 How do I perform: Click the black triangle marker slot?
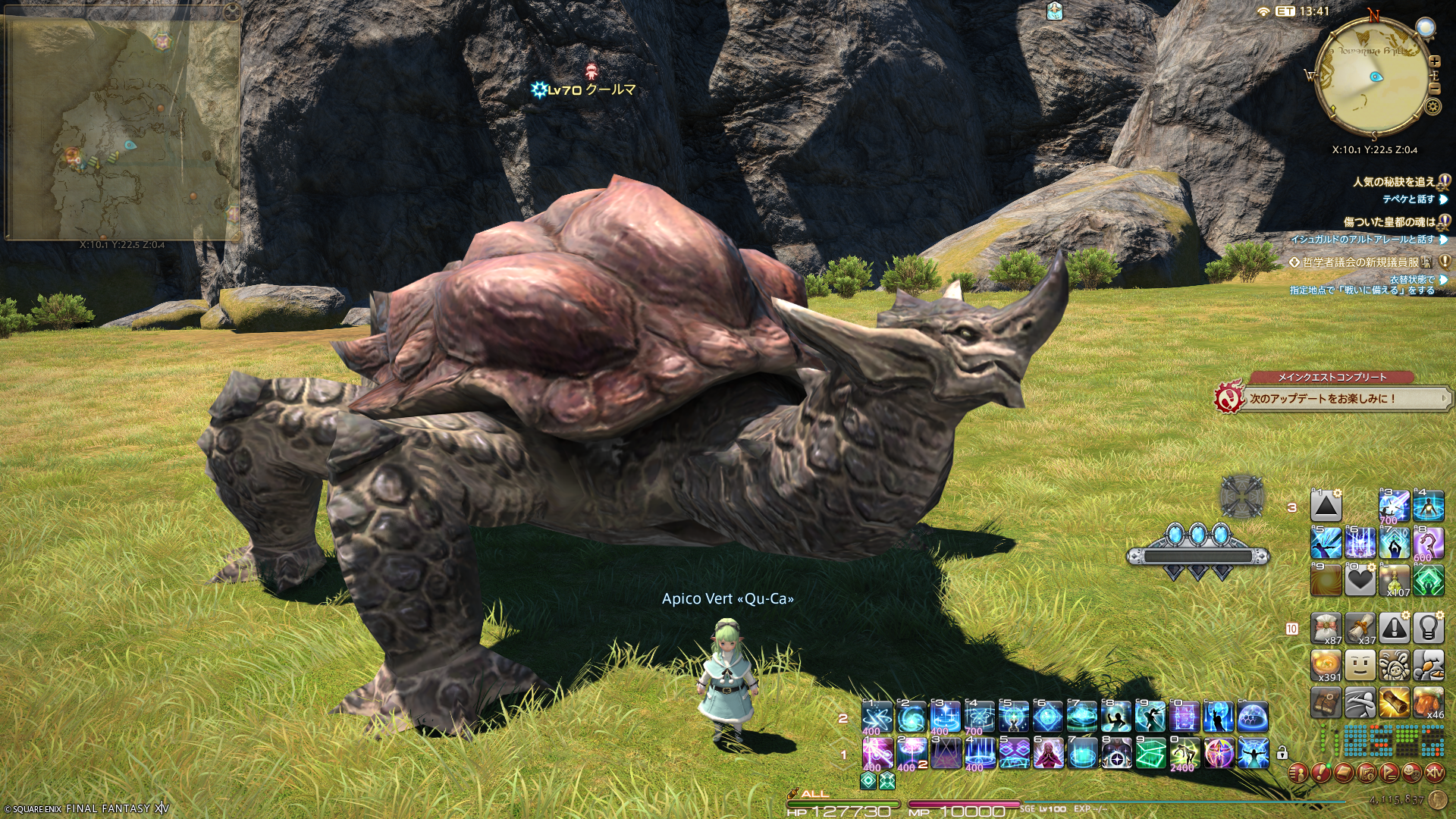[x=1326, y=506]
